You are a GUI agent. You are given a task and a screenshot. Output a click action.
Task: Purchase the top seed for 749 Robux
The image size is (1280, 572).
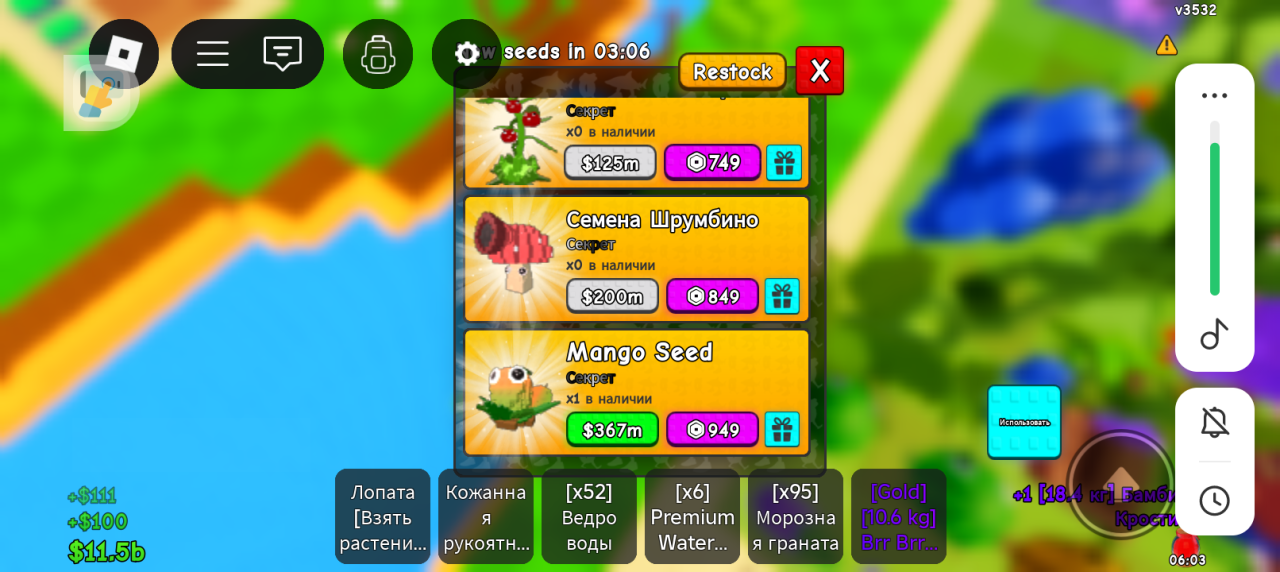(x=712, y=163)
